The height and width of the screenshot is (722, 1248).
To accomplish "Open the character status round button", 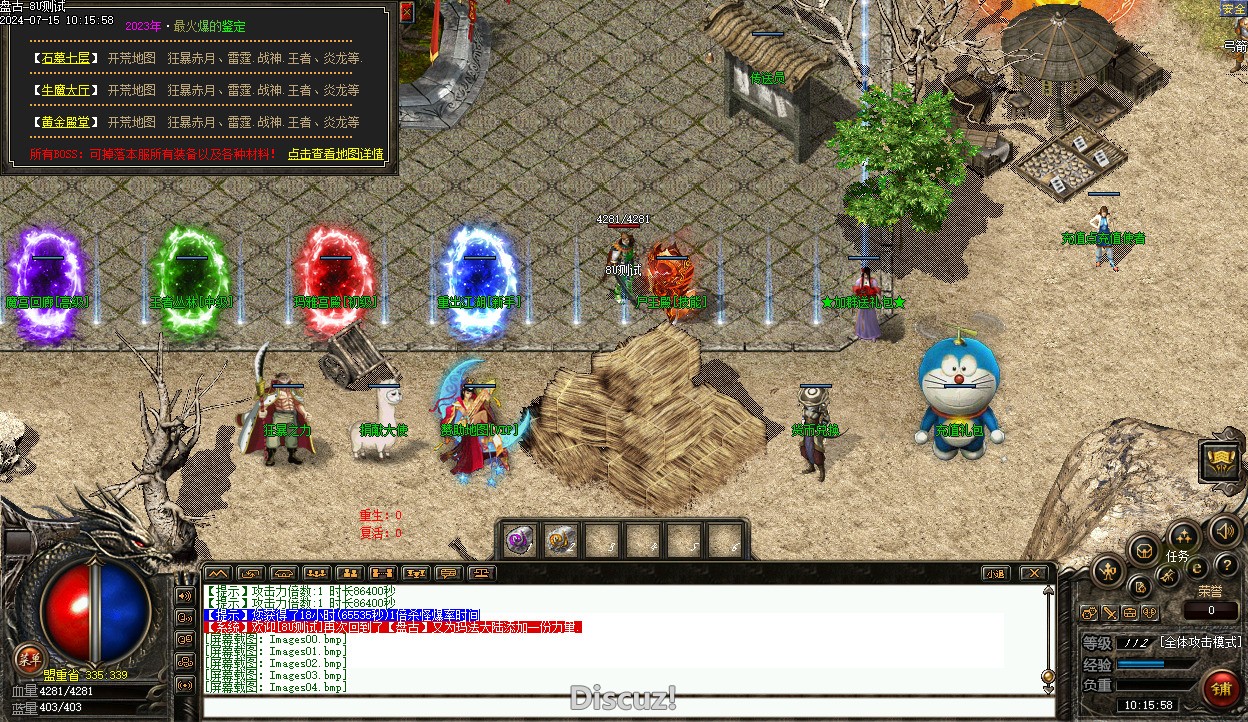I will [x=1108, y=572].
